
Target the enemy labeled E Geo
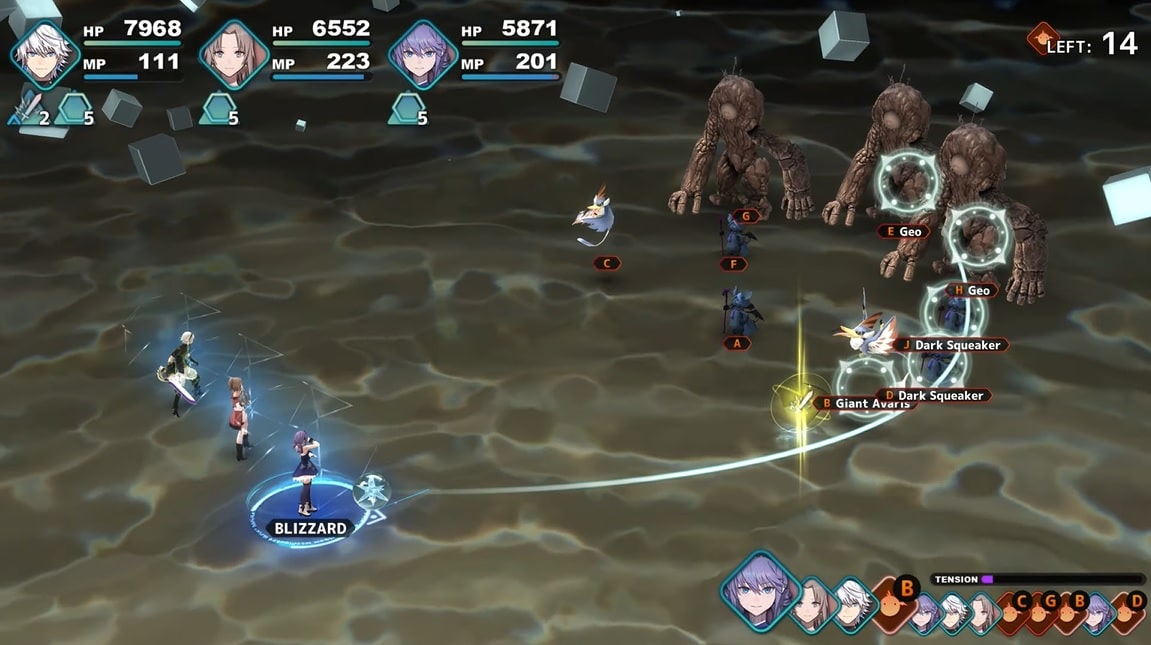(901, 232)
